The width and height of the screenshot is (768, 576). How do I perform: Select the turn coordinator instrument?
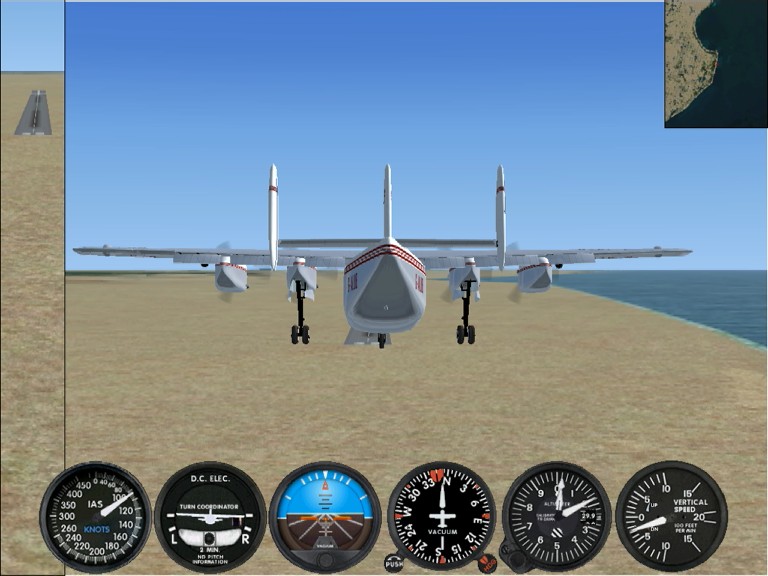pos(210,516)
